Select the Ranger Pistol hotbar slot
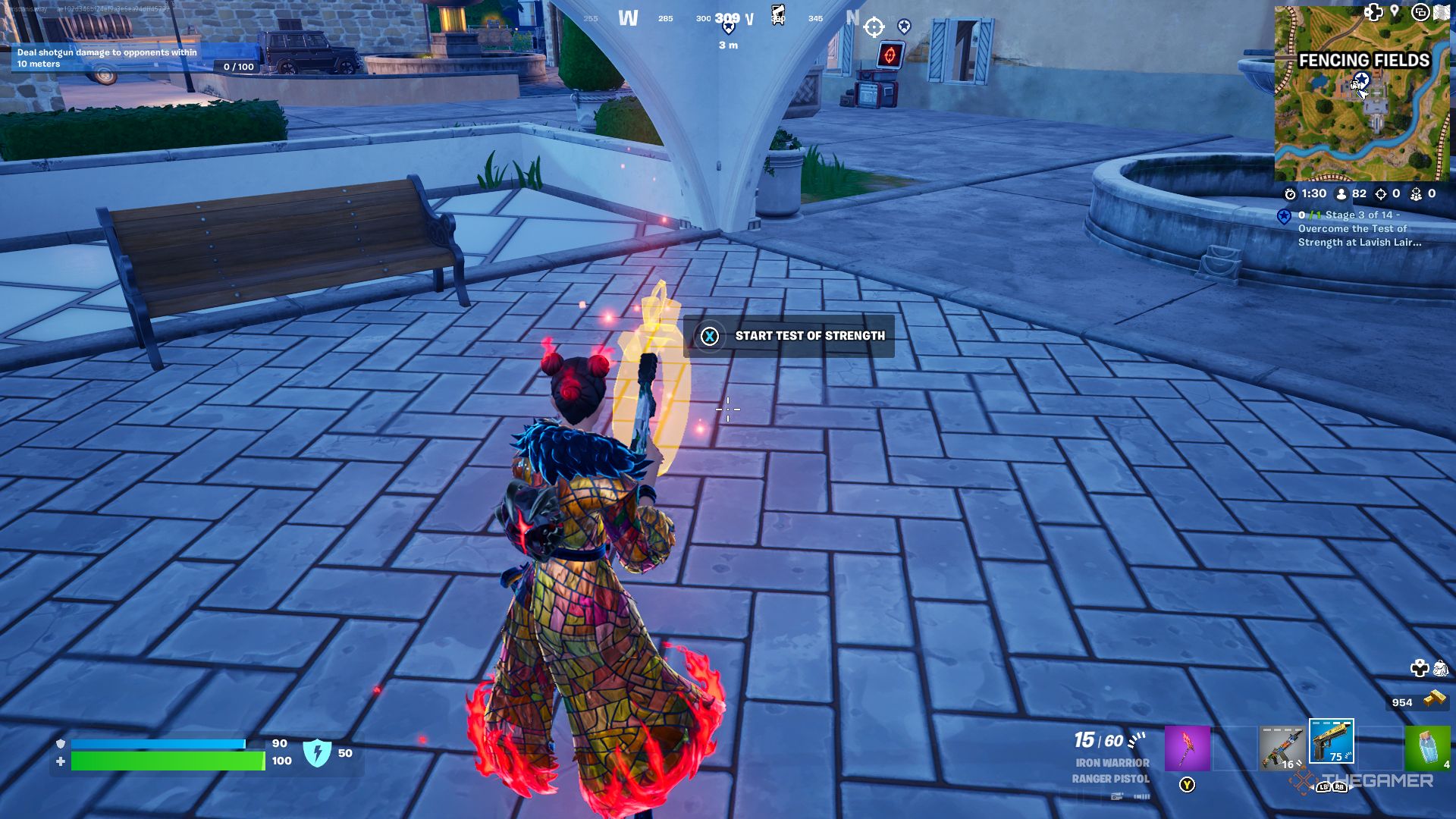 pyautogui.click(x=1331, y=743)
